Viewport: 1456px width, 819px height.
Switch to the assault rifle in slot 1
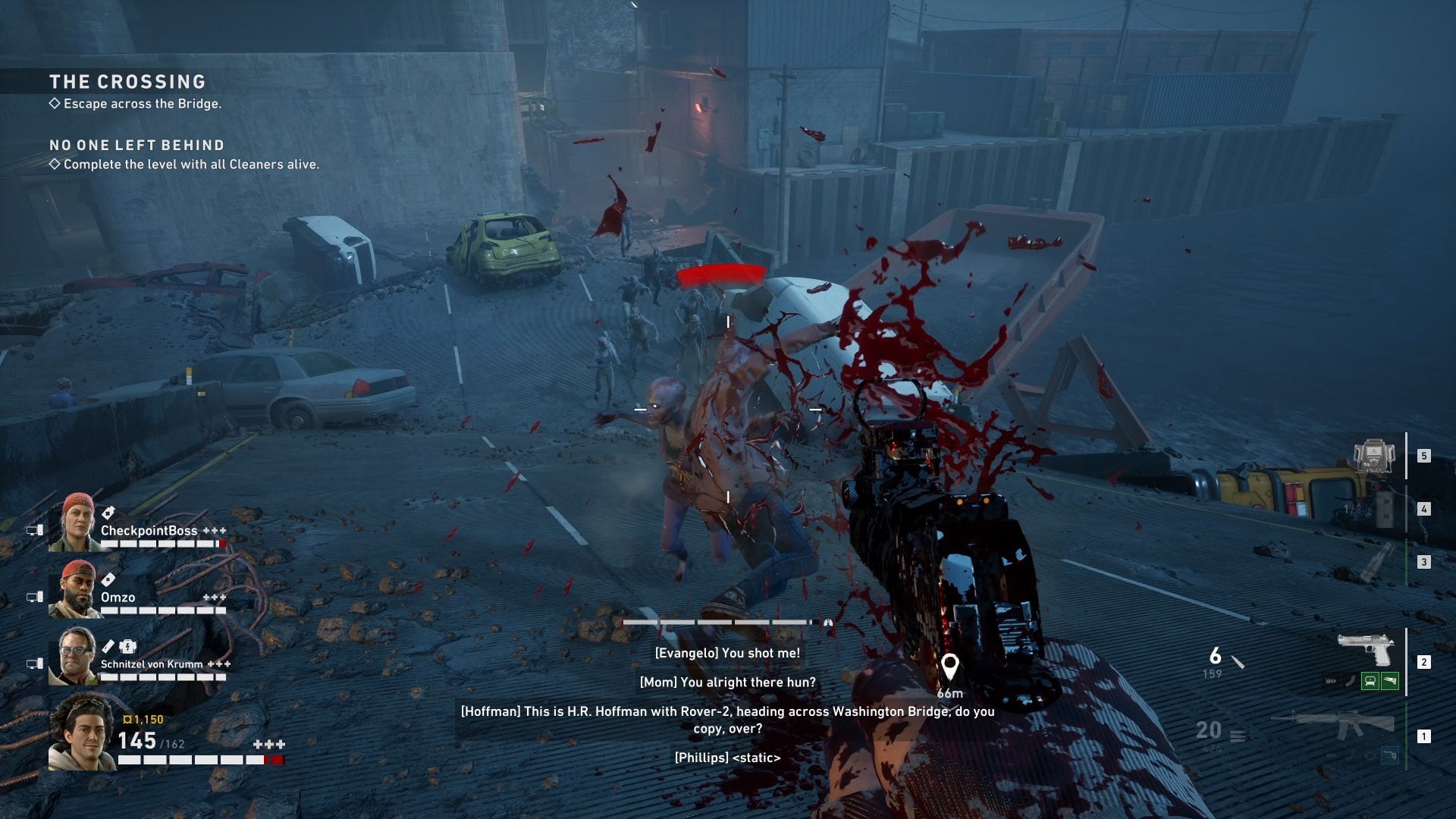pyautogui.click(x=1335, y=725)
